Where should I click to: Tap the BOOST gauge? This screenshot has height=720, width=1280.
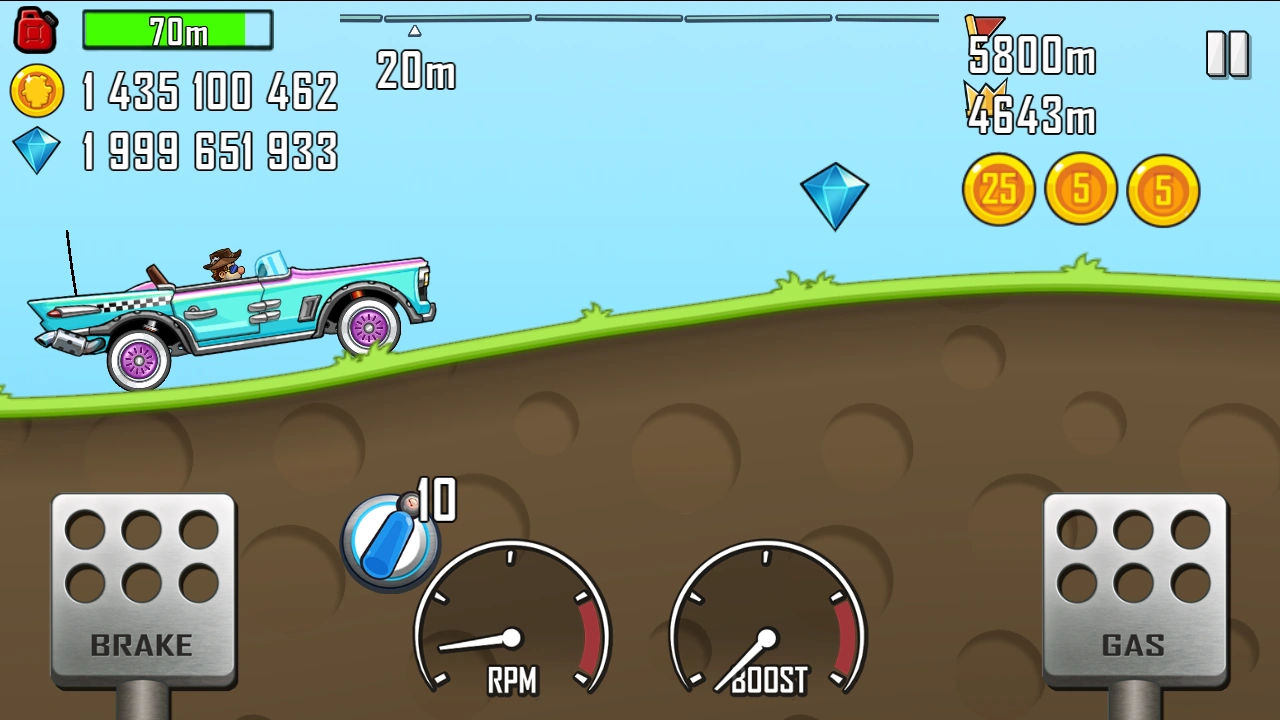[768, 635]
